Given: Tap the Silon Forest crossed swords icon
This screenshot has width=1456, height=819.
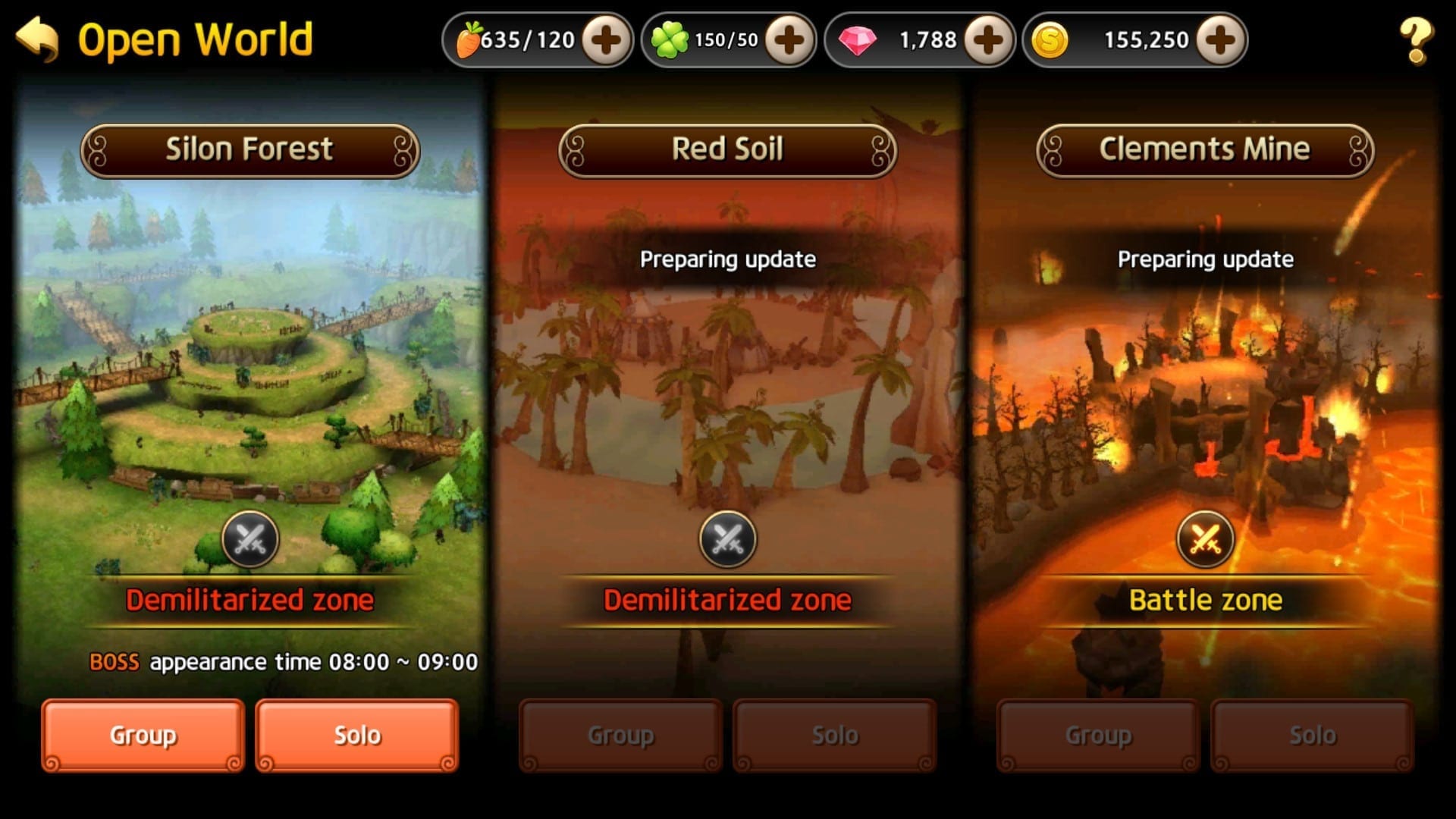Looking at the screenshot, I should click(250, 540).
